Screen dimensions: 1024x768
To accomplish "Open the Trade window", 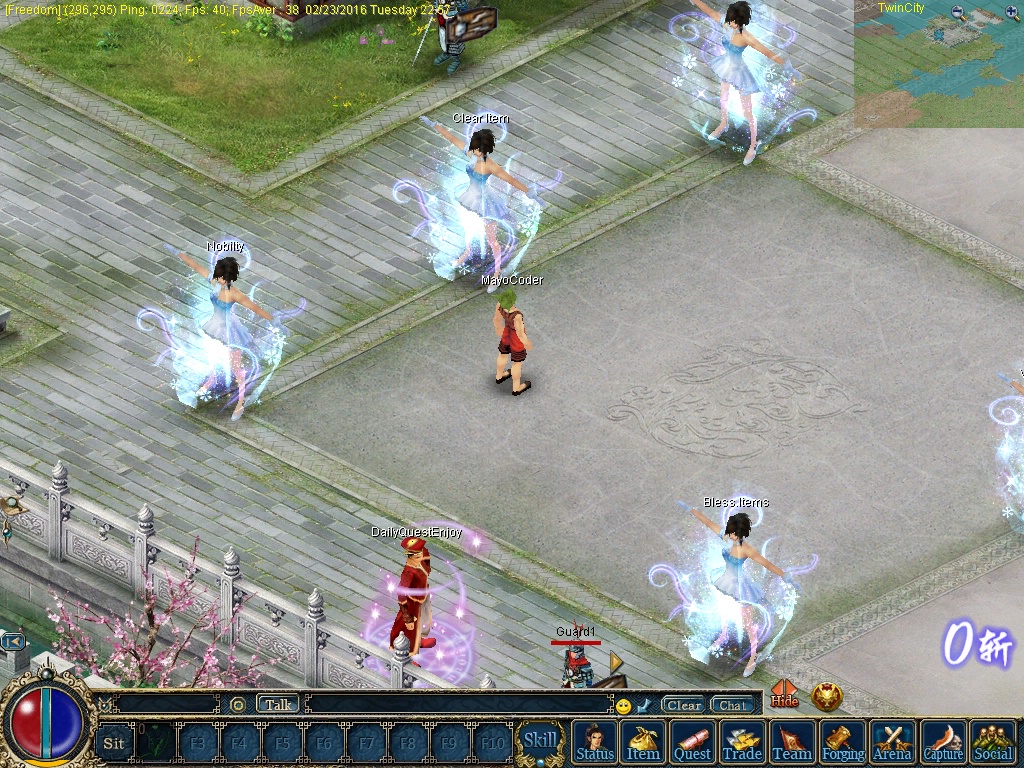I will coord(742,742).
